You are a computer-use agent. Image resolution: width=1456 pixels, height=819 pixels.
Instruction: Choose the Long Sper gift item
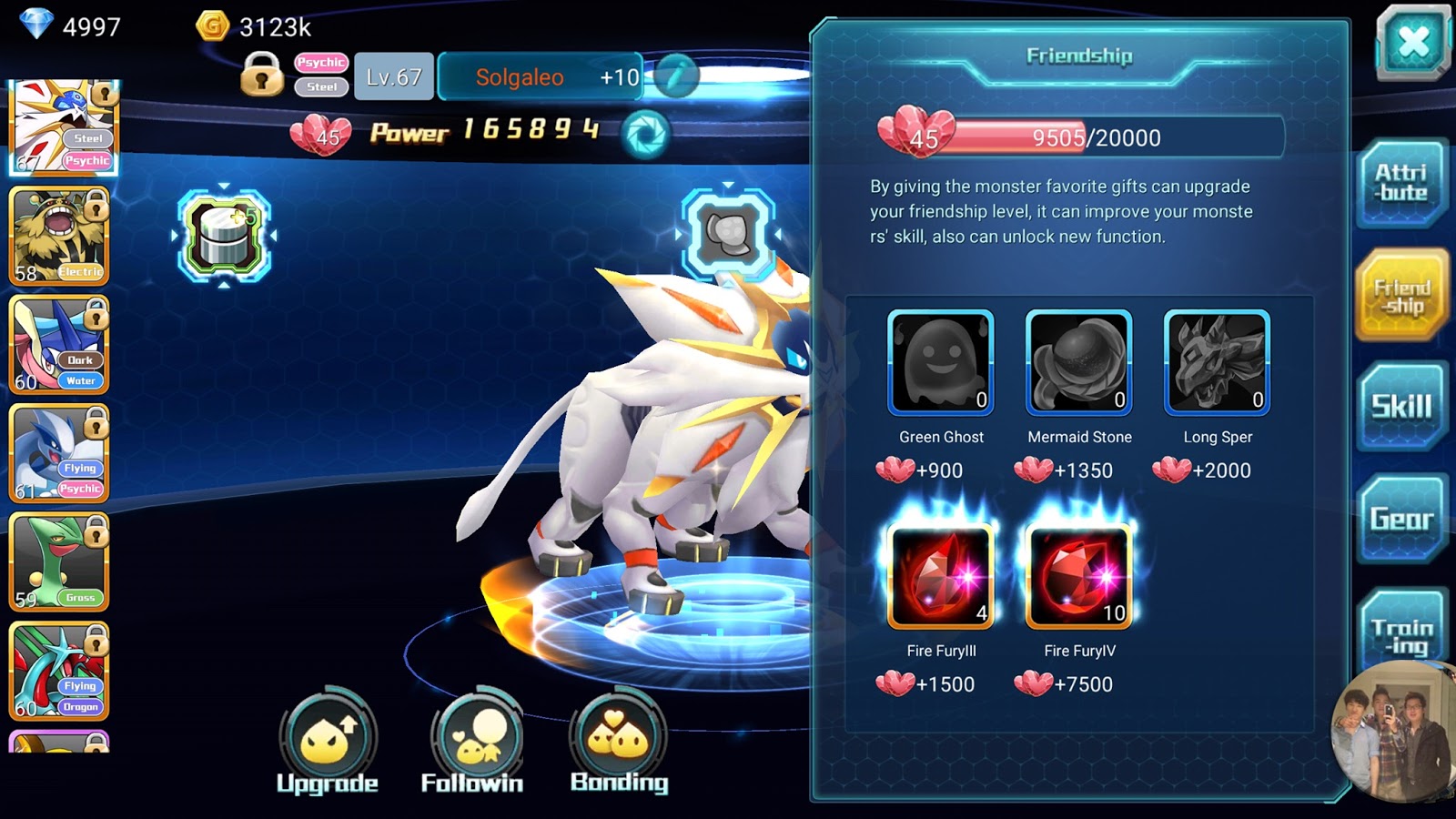1217,362
